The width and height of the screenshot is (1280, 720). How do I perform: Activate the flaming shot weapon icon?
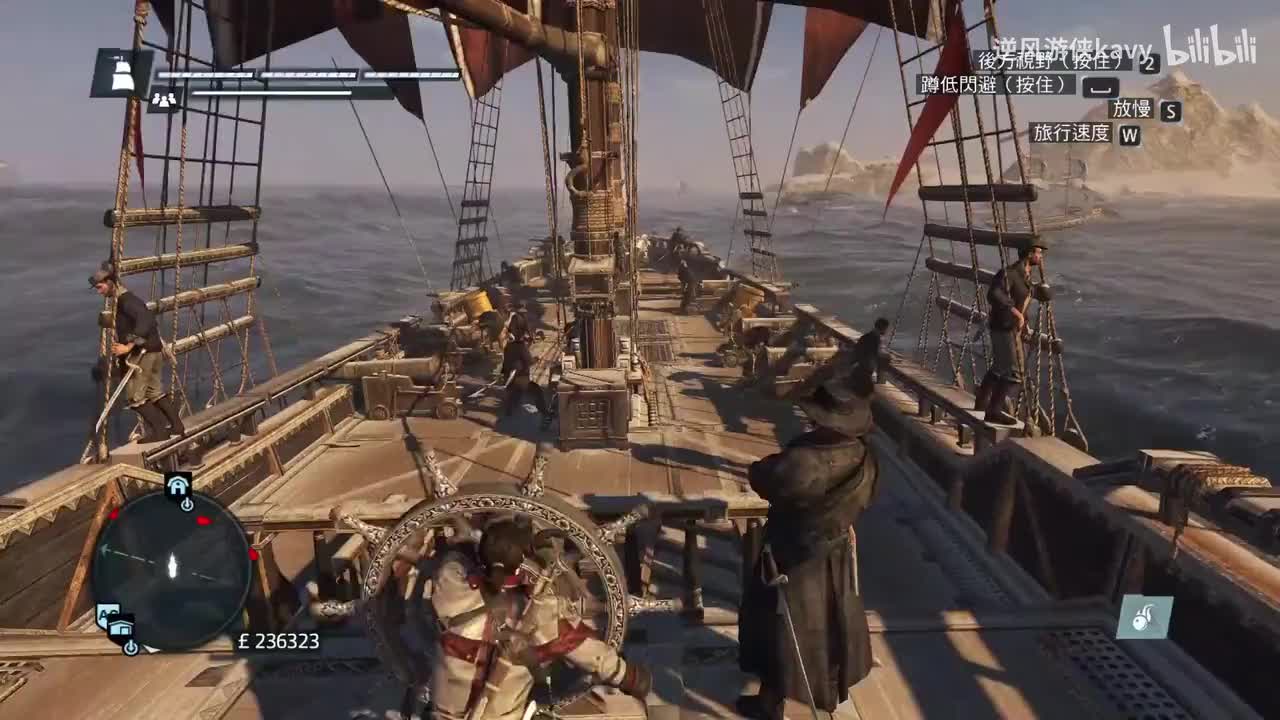(x=1144, y=618)
